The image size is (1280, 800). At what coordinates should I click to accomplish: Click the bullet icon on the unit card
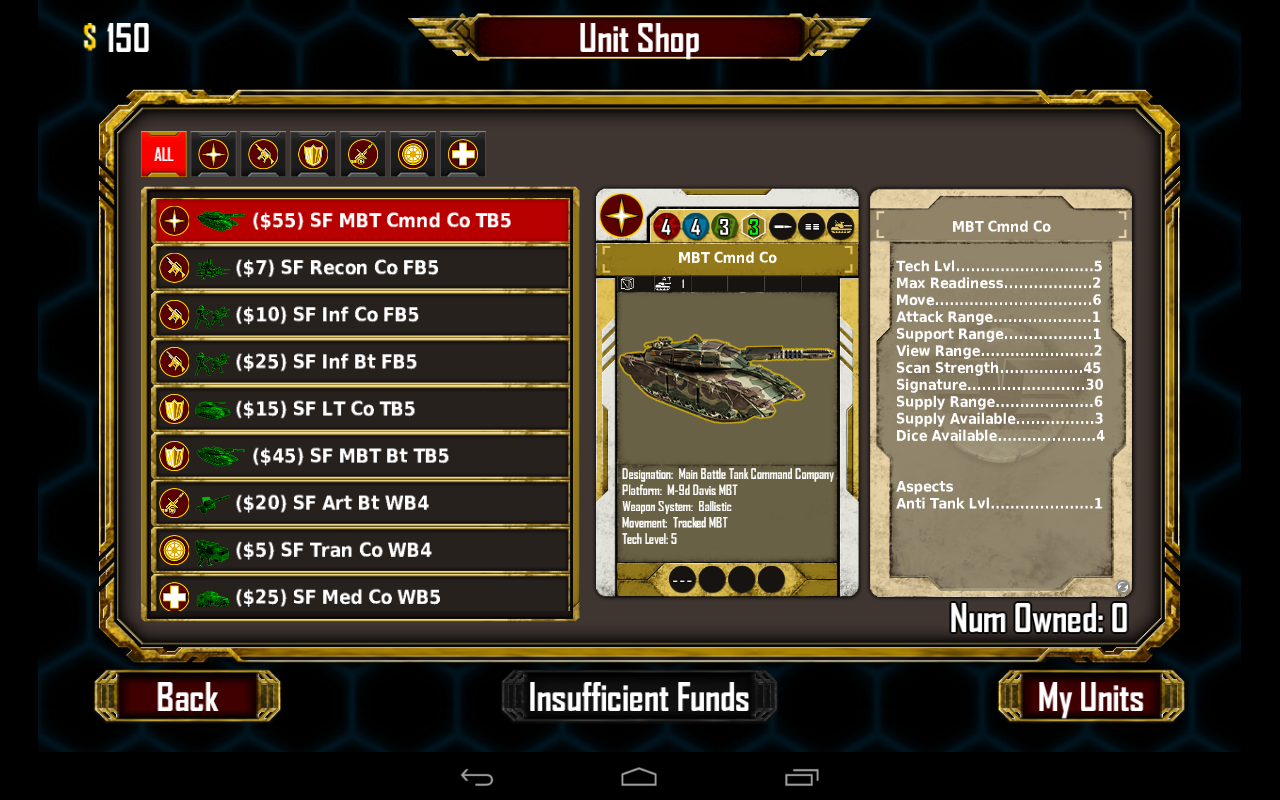click(781, 227)
